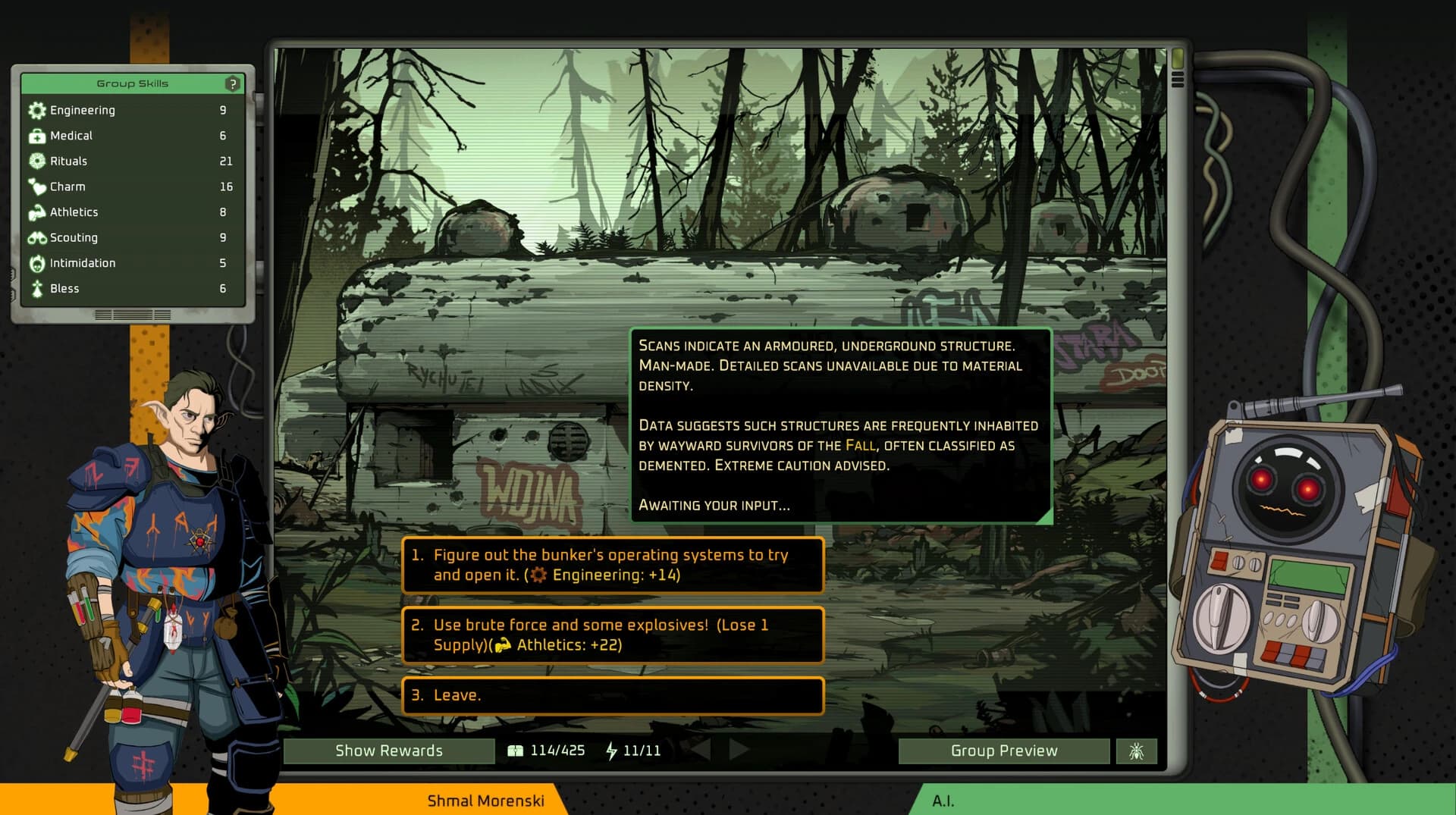Switch to the A.I. tab
The width and height of the screenshot is (1456, 815).
tap(943, 801)
